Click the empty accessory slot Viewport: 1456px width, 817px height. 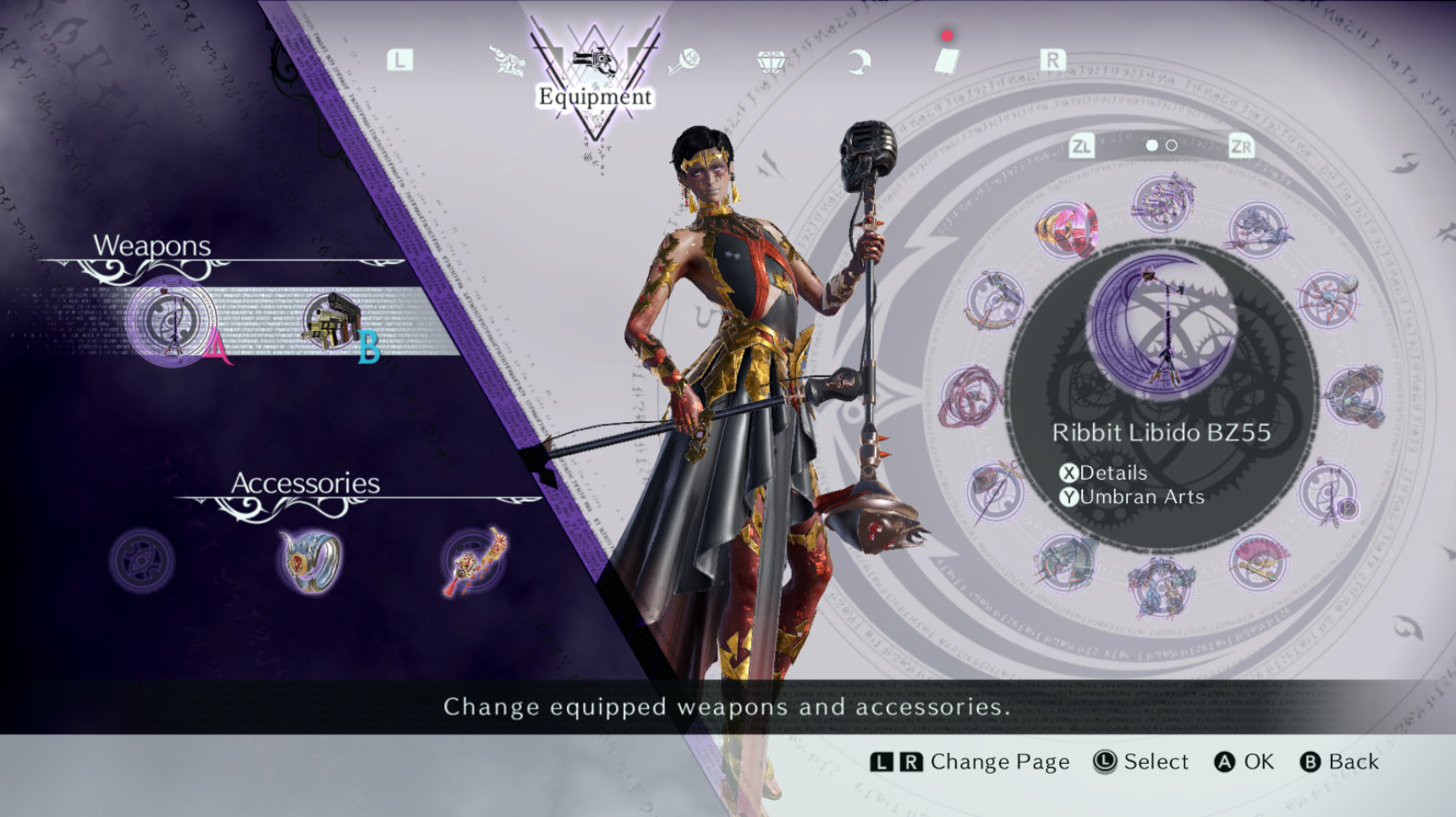(140, 558)
